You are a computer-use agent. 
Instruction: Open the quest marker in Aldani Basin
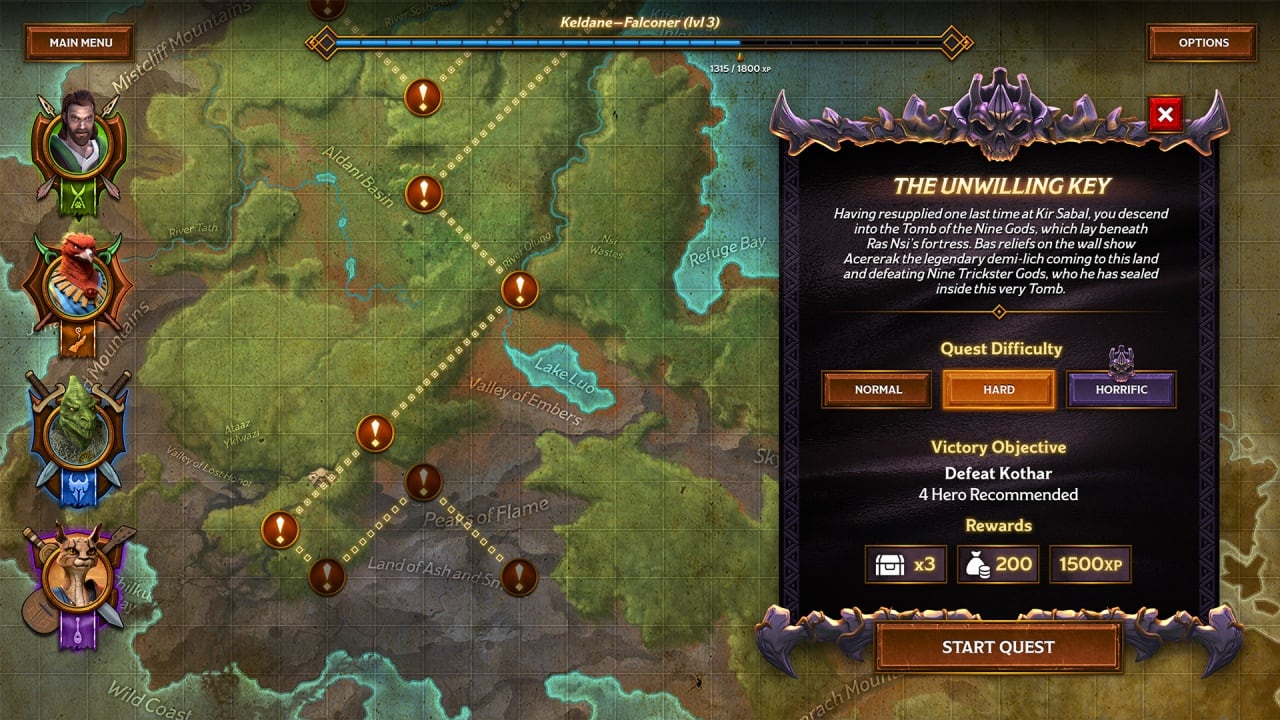(423, 193)
